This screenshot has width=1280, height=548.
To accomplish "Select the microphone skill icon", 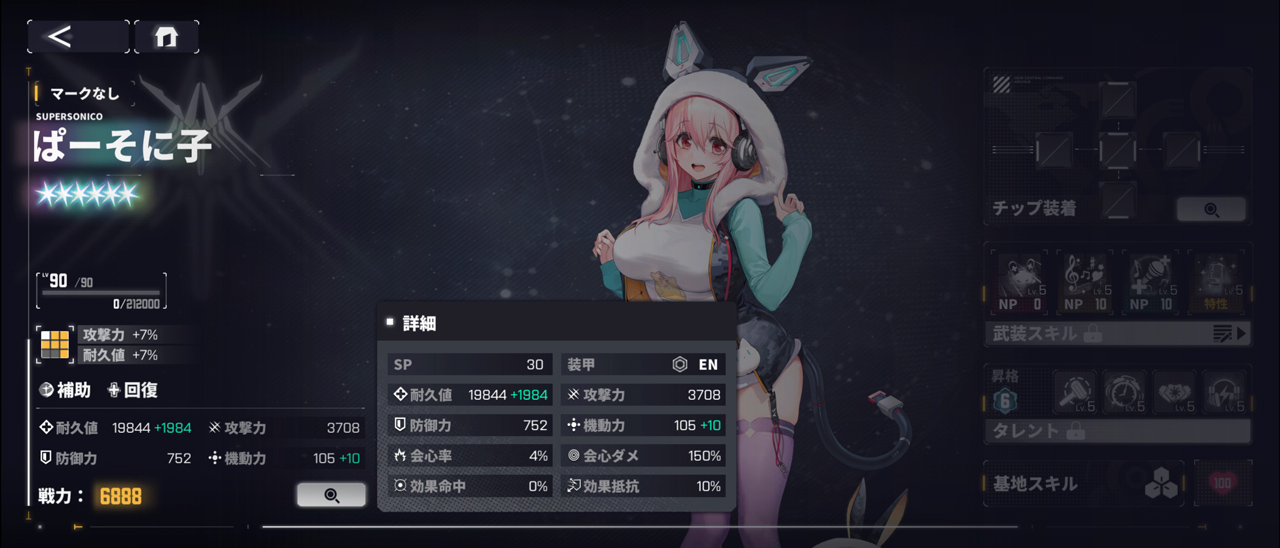I will (1151, 281).
